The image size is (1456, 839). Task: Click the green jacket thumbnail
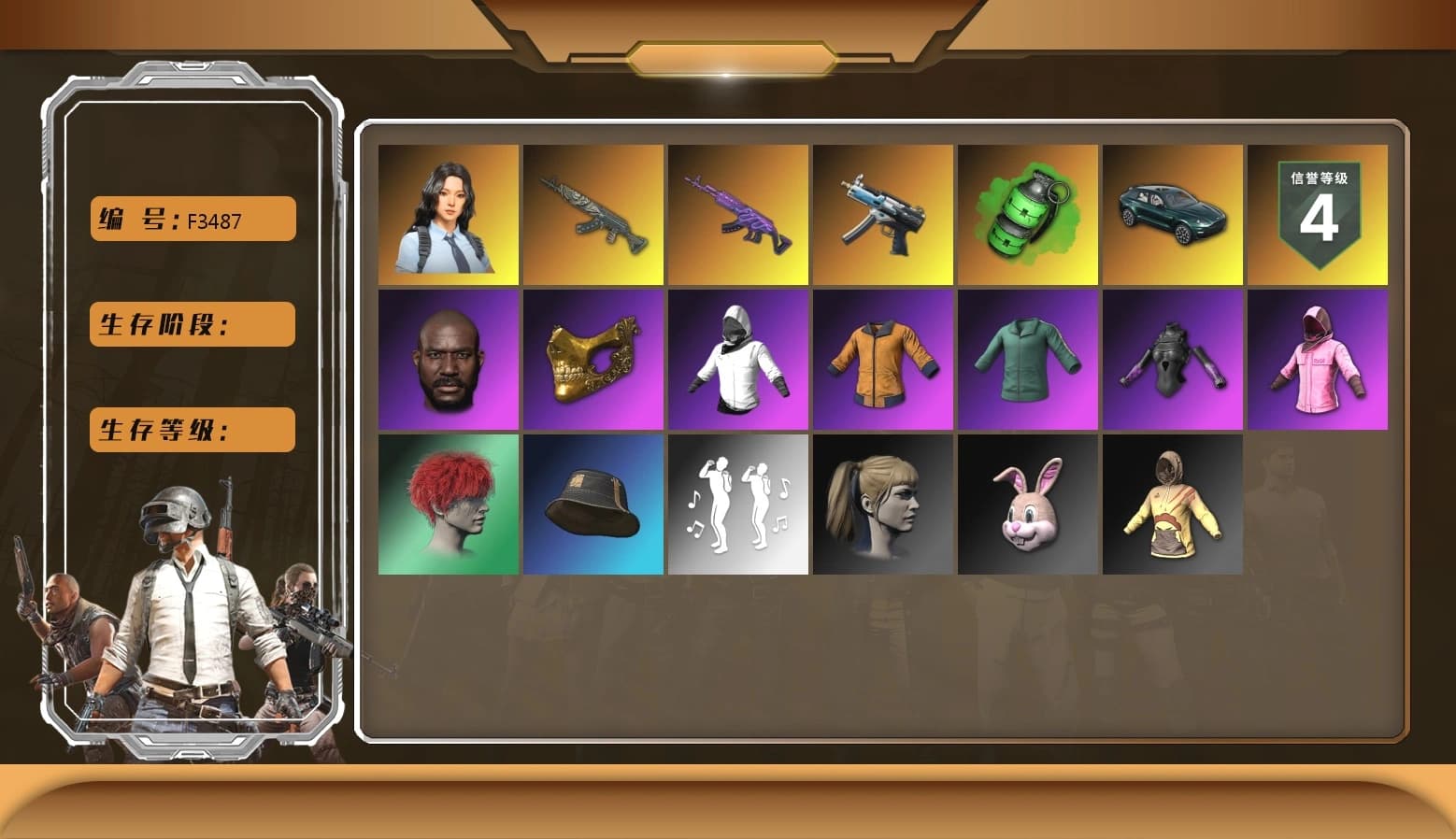pos(1027,359)
